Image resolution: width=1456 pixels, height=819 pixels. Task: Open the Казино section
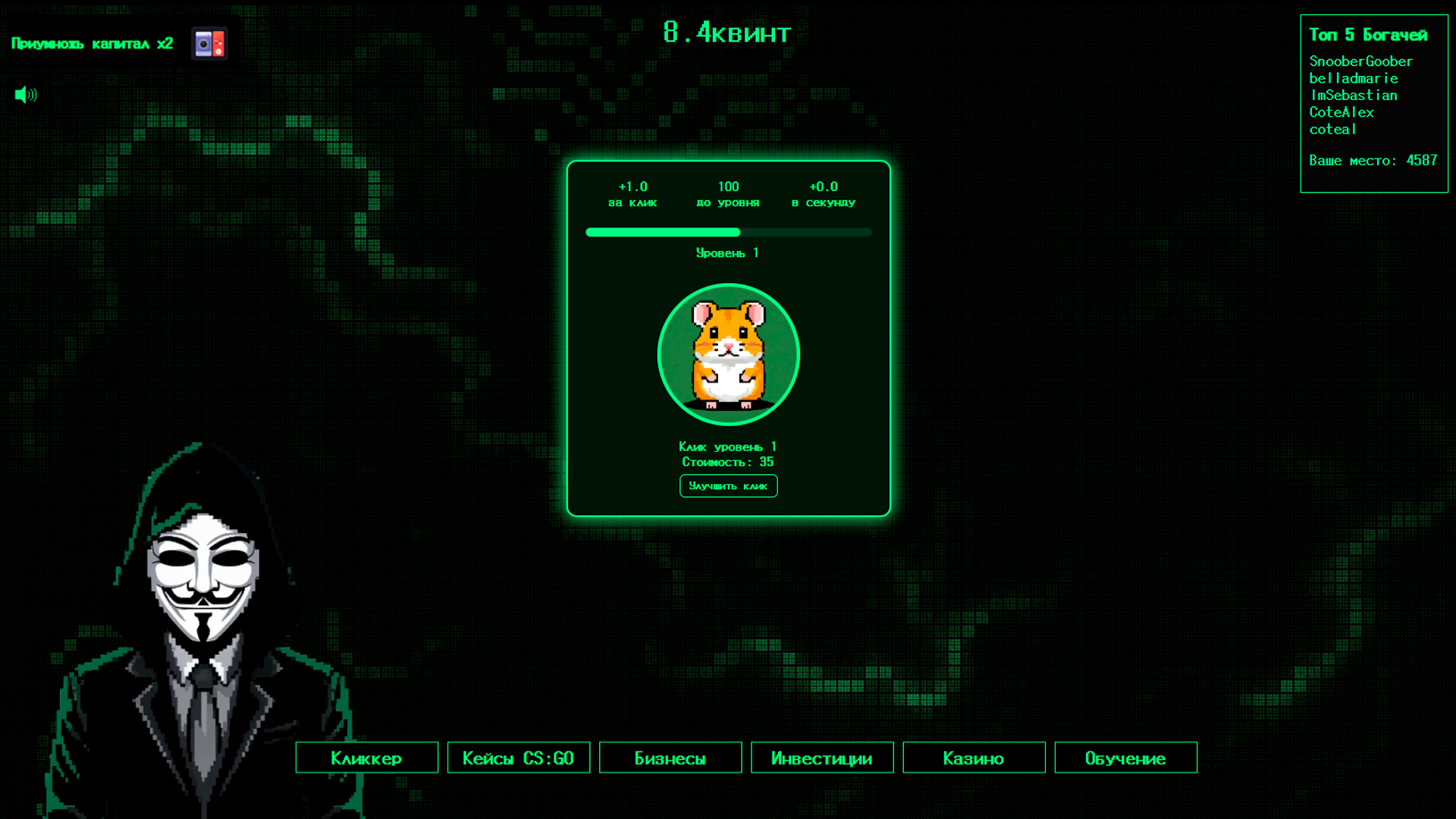973,757
